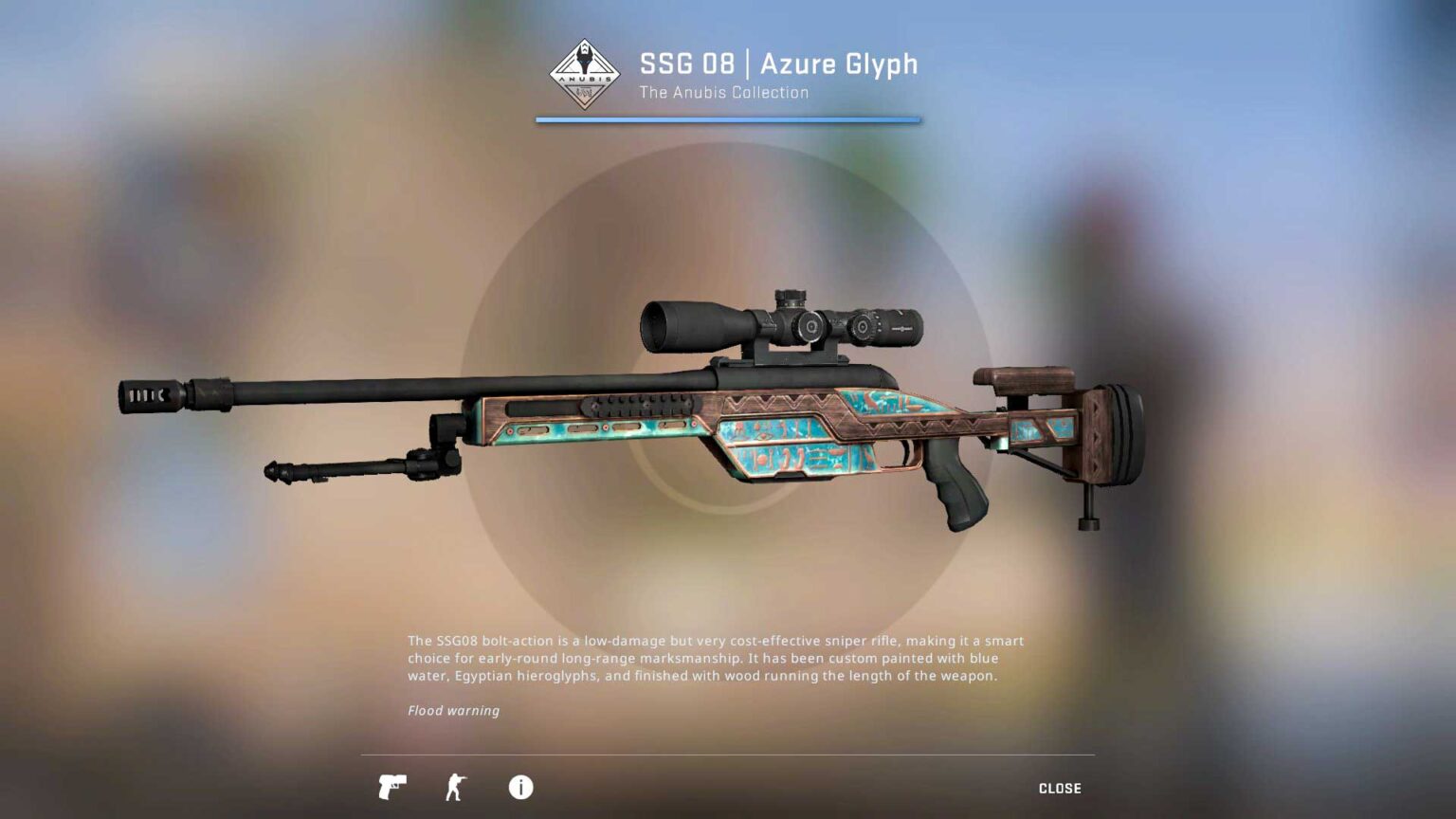Click the info circle next to the player icon
Image resolution: width=1456 pixels, height=819 pixels.
click(519, 787)
